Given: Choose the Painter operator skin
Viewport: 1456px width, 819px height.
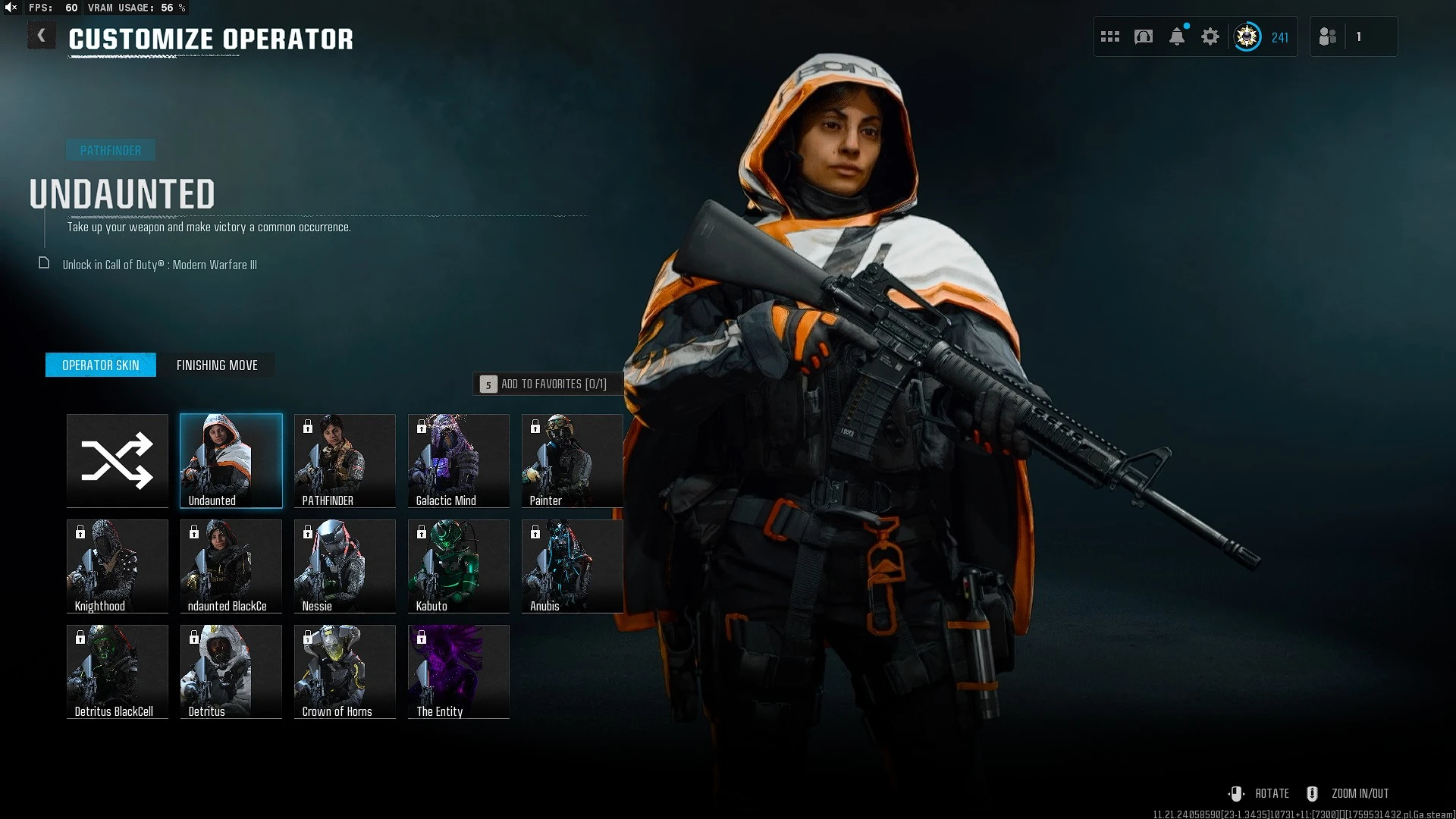Looking at the screenshot, I should 573,460.
